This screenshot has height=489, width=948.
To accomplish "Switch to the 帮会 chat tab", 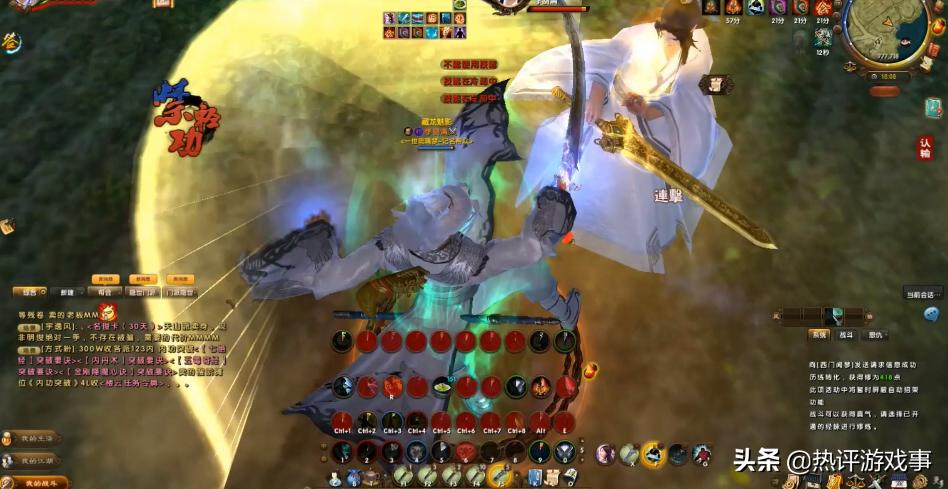I will (x=105, y=292).
